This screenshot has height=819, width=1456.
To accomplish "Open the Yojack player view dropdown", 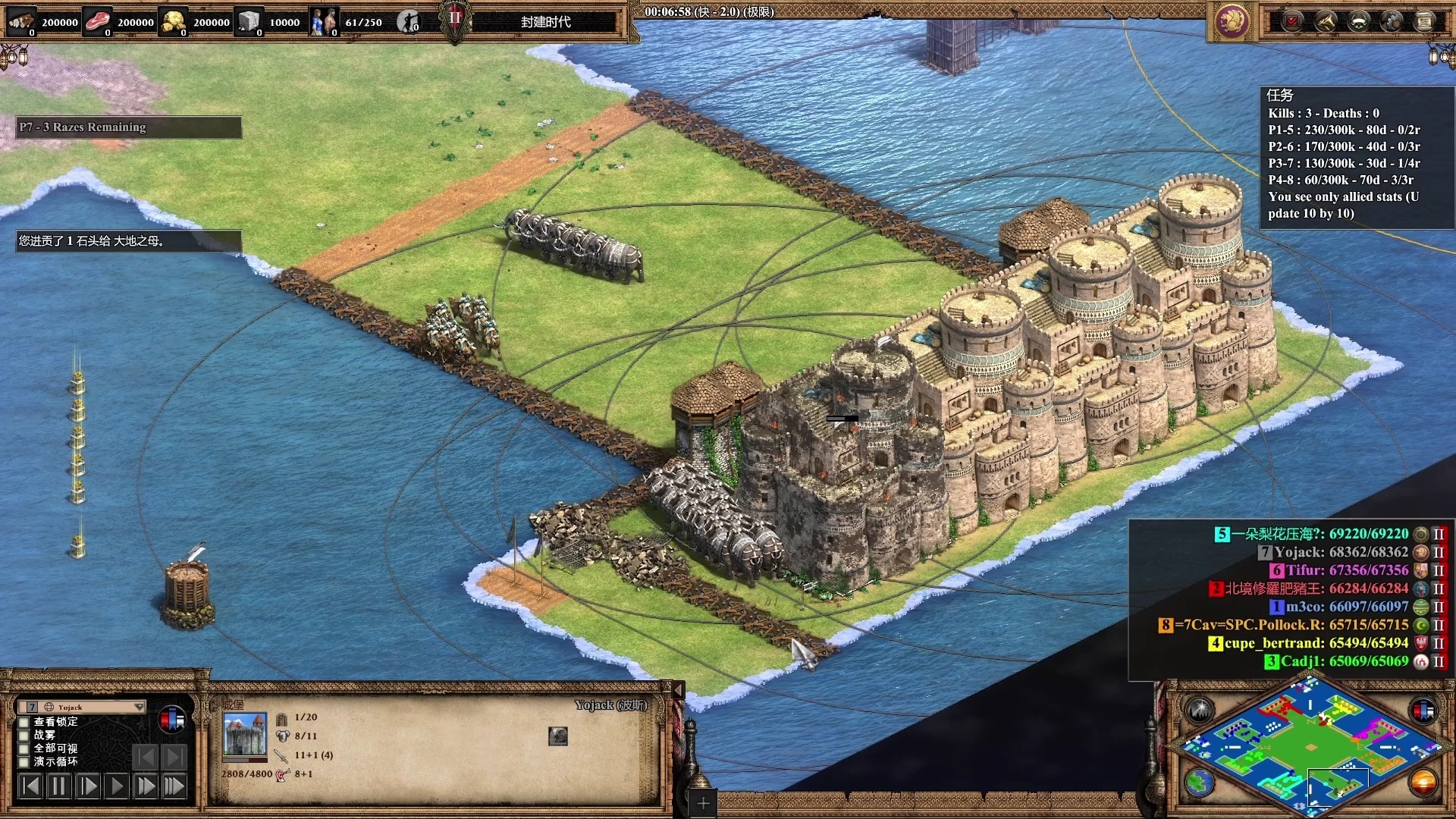I will pyautogui.click(x=82, y=707).
